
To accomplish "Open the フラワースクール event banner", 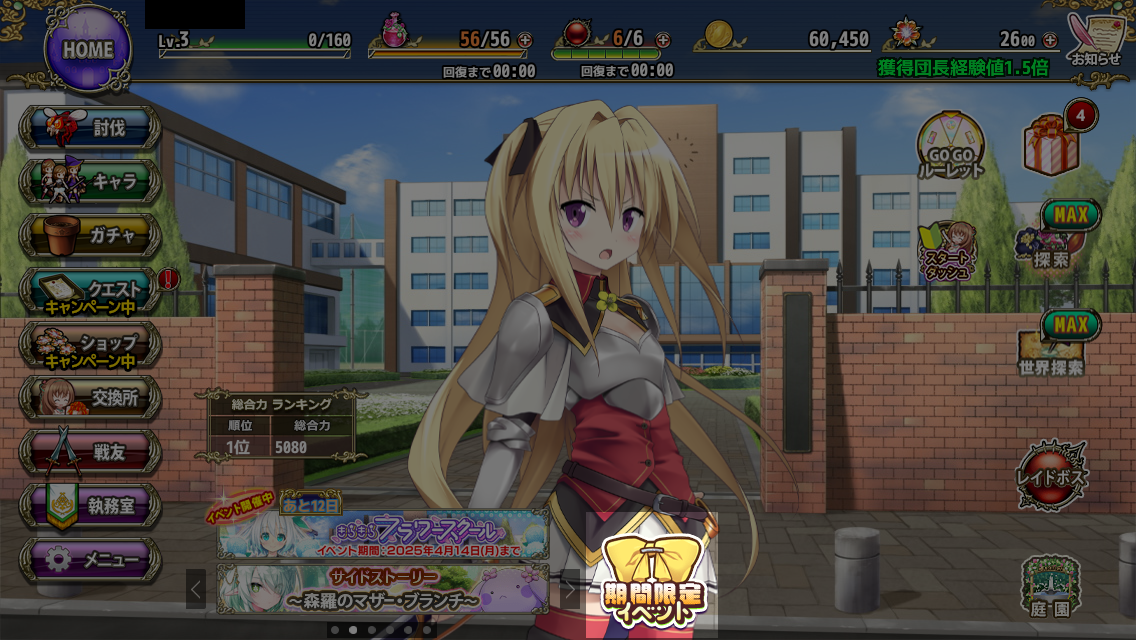I will (383, 535).
